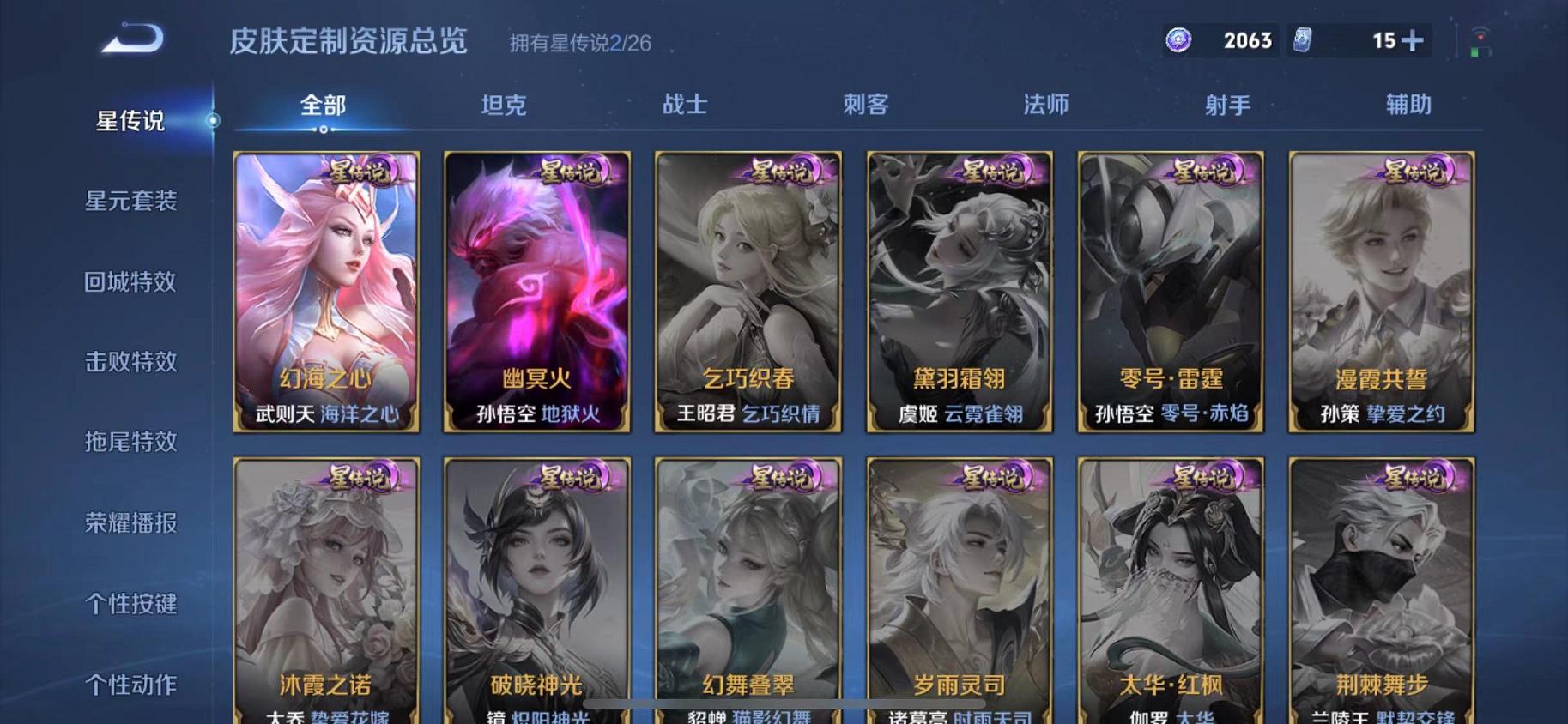The width and height of the screenshot is (1568, 724).
Task: Open the 荣耀播报 sidebar section
Action: [x=132, y=524]
